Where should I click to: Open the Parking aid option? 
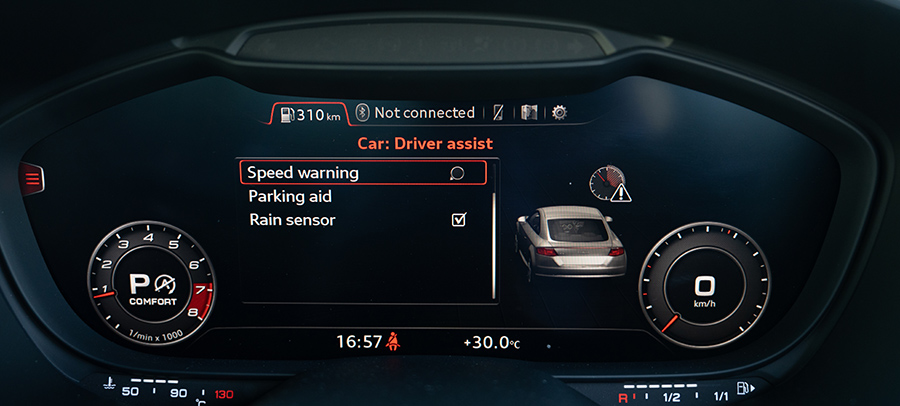(290, 197)
